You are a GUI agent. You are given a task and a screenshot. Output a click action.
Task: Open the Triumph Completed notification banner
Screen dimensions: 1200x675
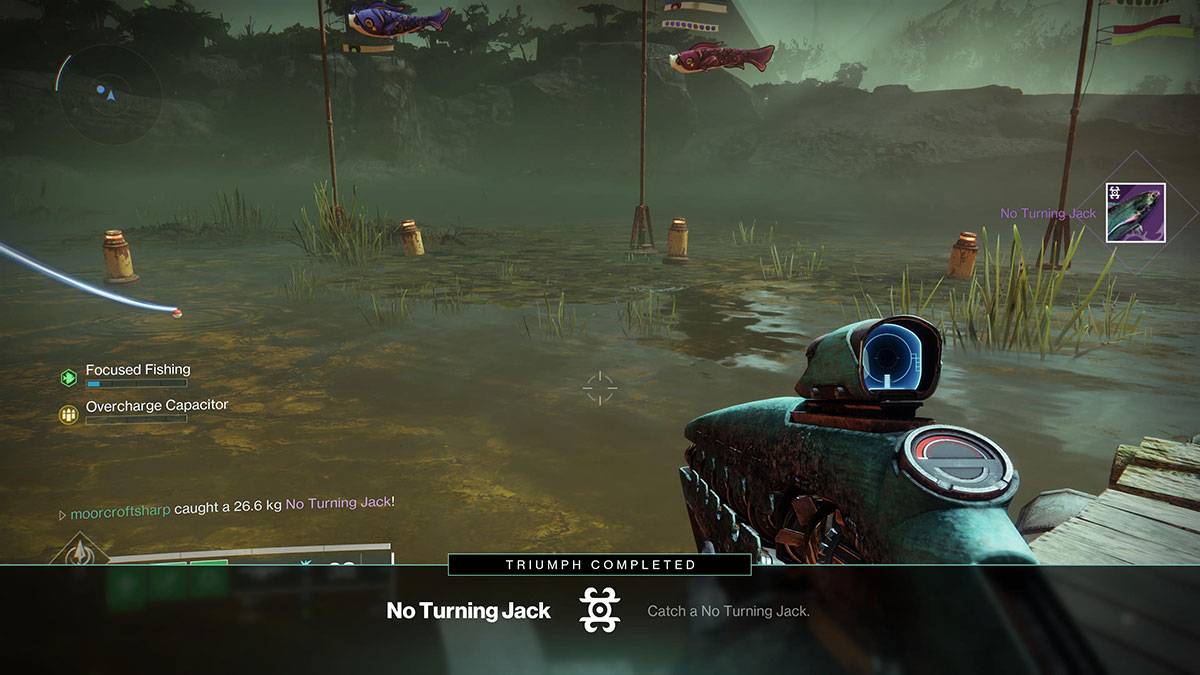pyautogui.click(x=599, y=565)
